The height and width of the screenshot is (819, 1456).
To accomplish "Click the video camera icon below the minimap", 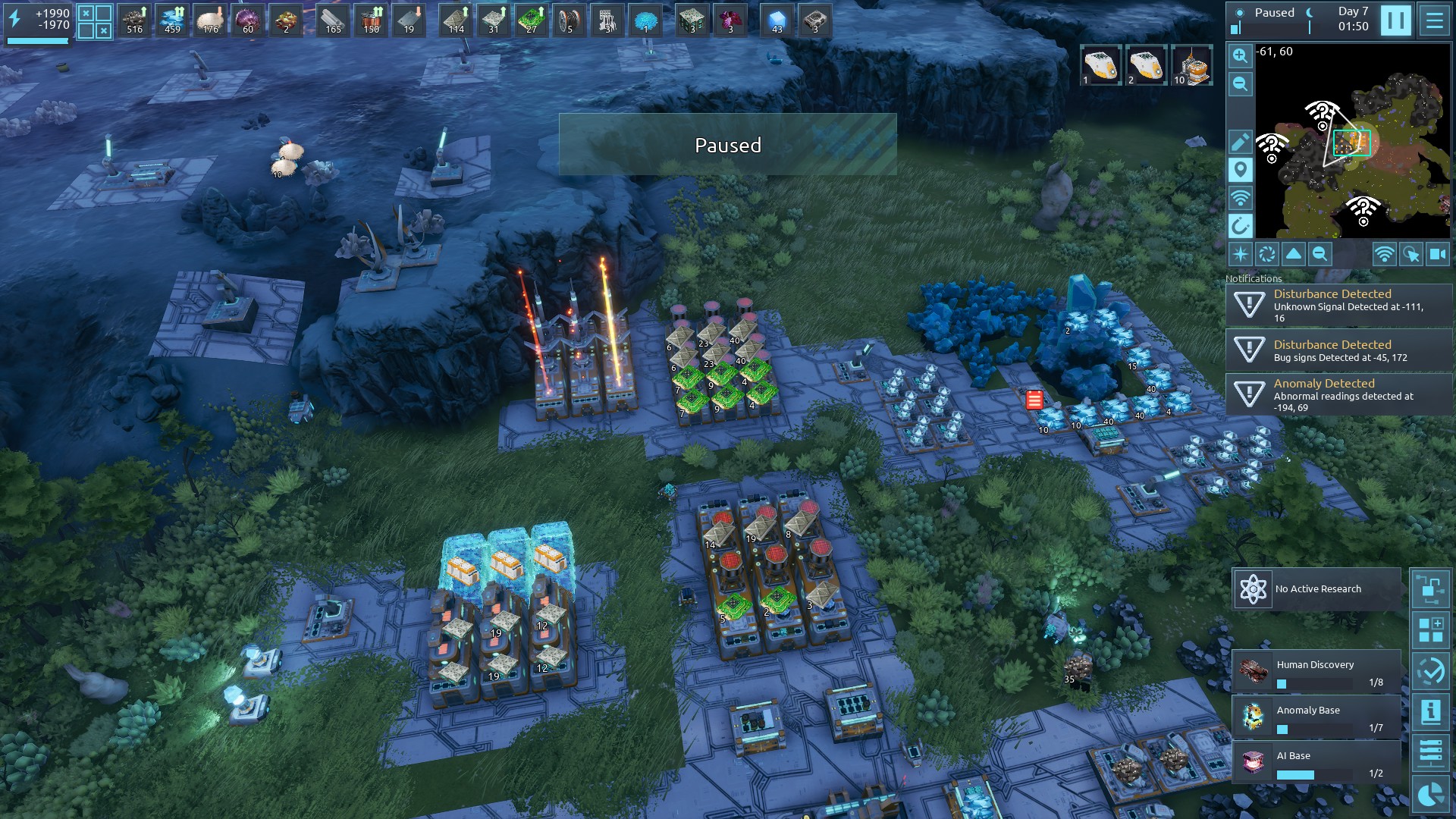I will [x=1438, y=255].
